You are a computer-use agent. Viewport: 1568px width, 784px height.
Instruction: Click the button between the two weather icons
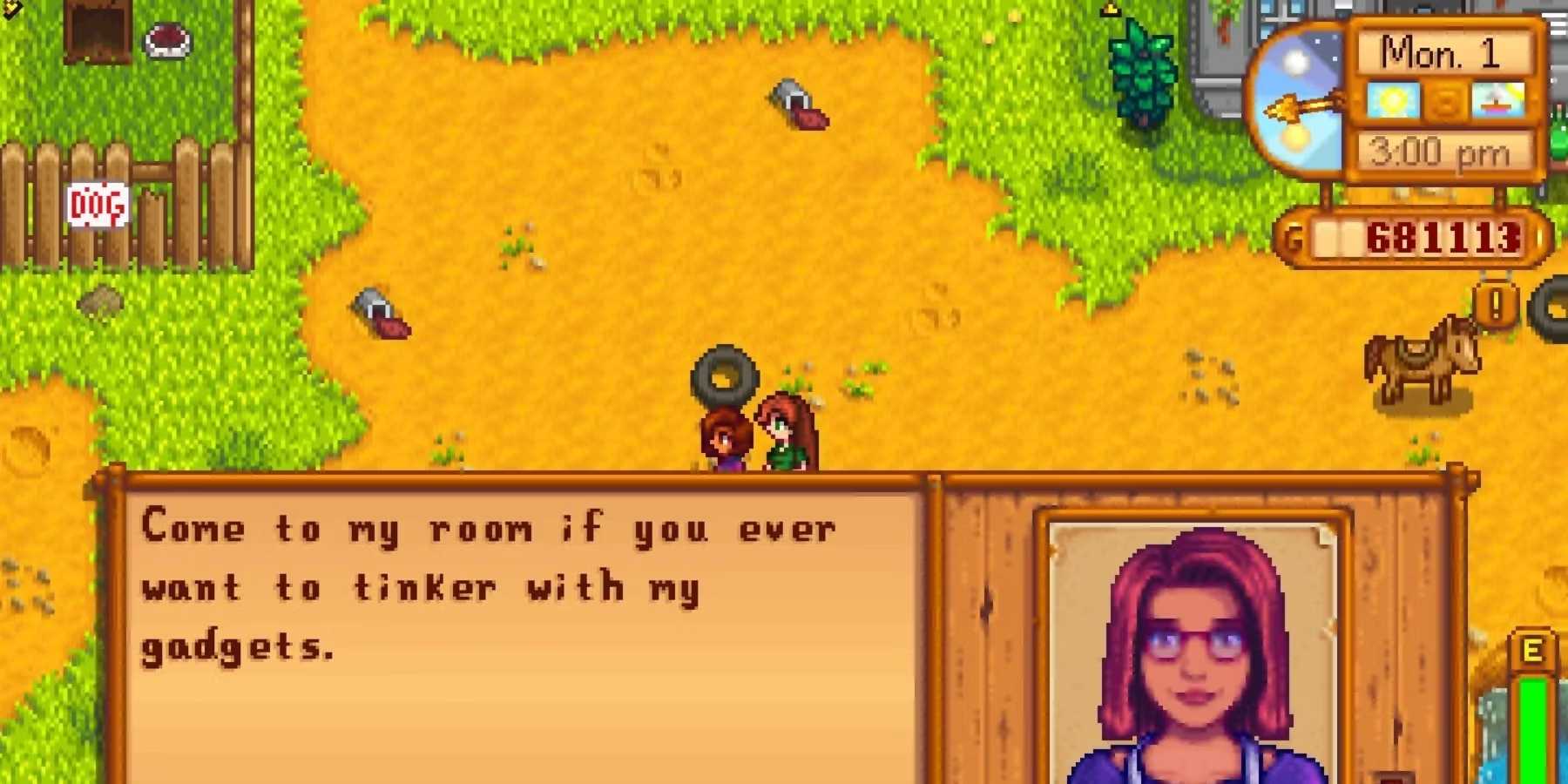(1444, 100)
